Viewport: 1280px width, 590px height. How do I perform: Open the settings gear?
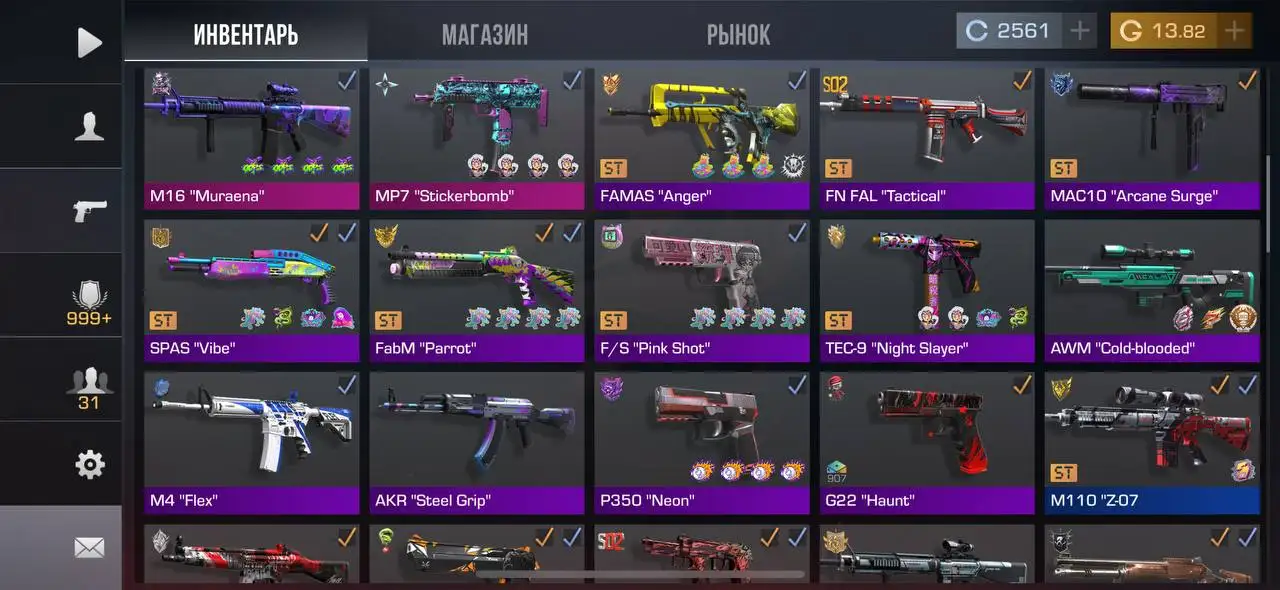coord(89,464)
